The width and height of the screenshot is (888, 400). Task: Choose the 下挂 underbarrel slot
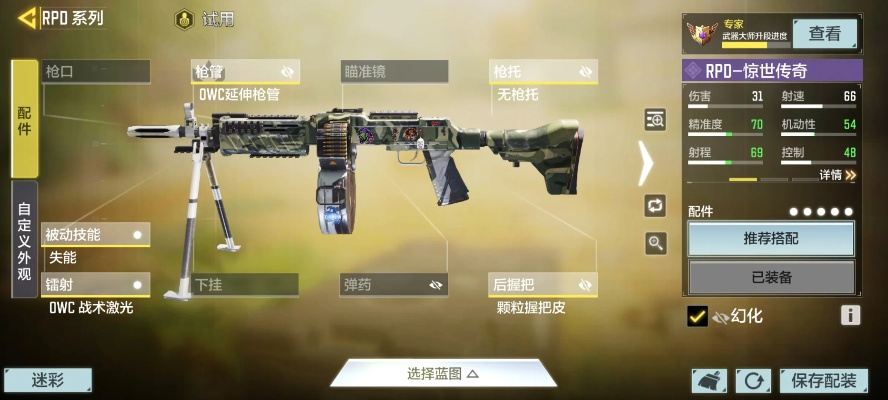pos(245,285)
